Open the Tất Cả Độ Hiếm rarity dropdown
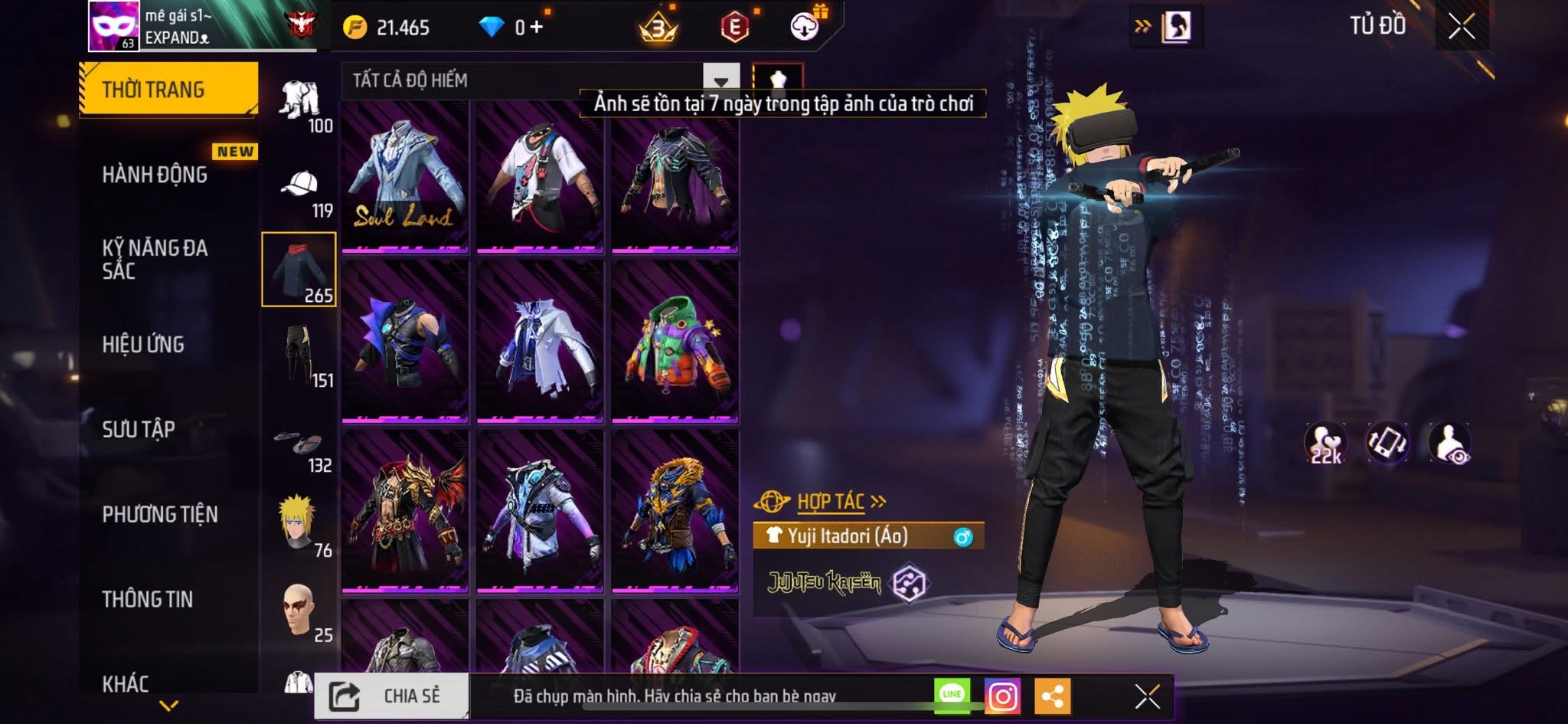 click(x=720, y=80)
